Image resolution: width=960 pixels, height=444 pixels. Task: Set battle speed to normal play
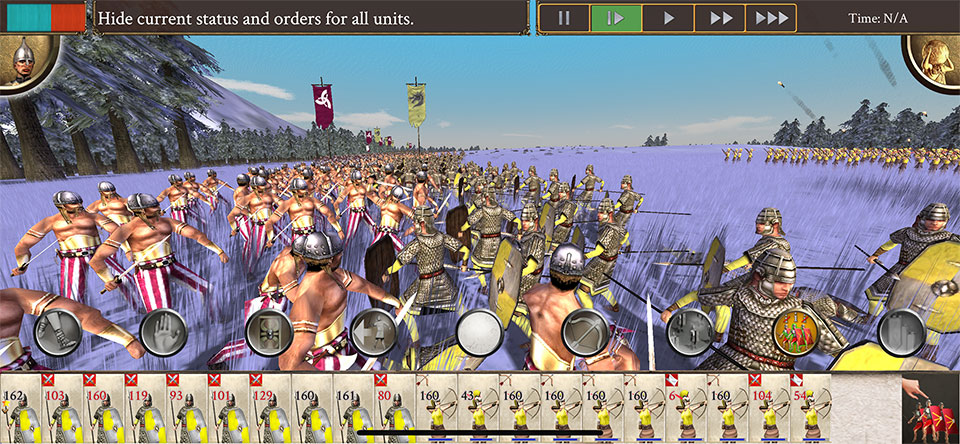coord(667,18)
